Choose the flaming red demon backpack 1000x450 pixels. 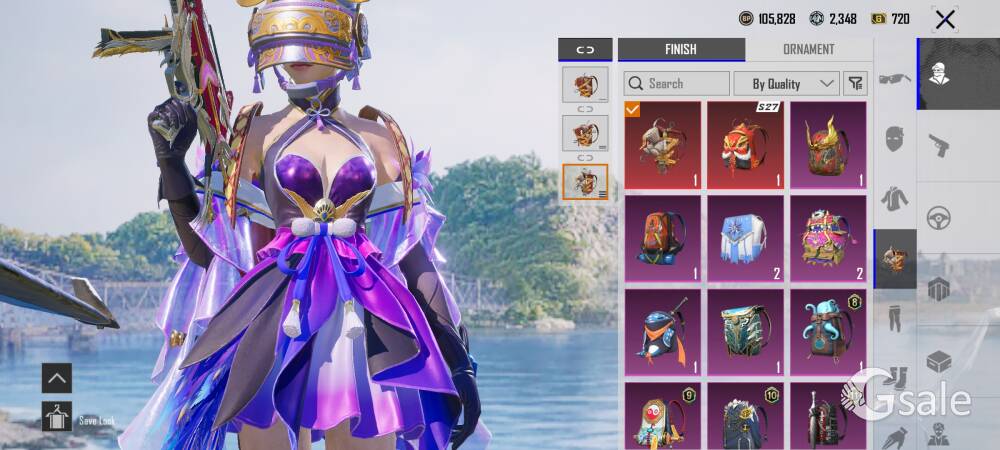[828, 144]
